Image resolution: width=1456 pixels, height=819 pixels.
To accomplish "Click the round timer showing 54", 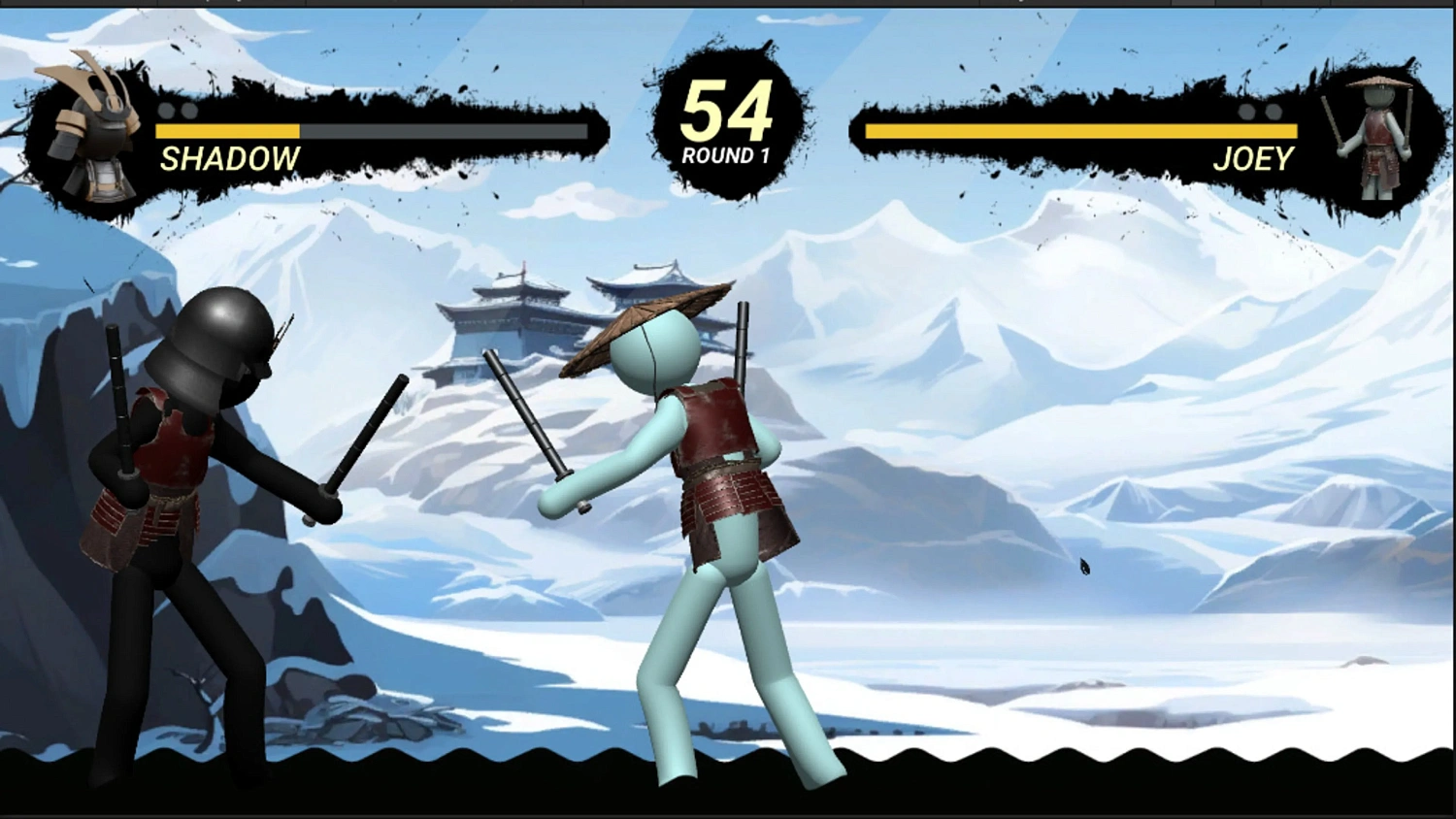I will pos(727,112).
